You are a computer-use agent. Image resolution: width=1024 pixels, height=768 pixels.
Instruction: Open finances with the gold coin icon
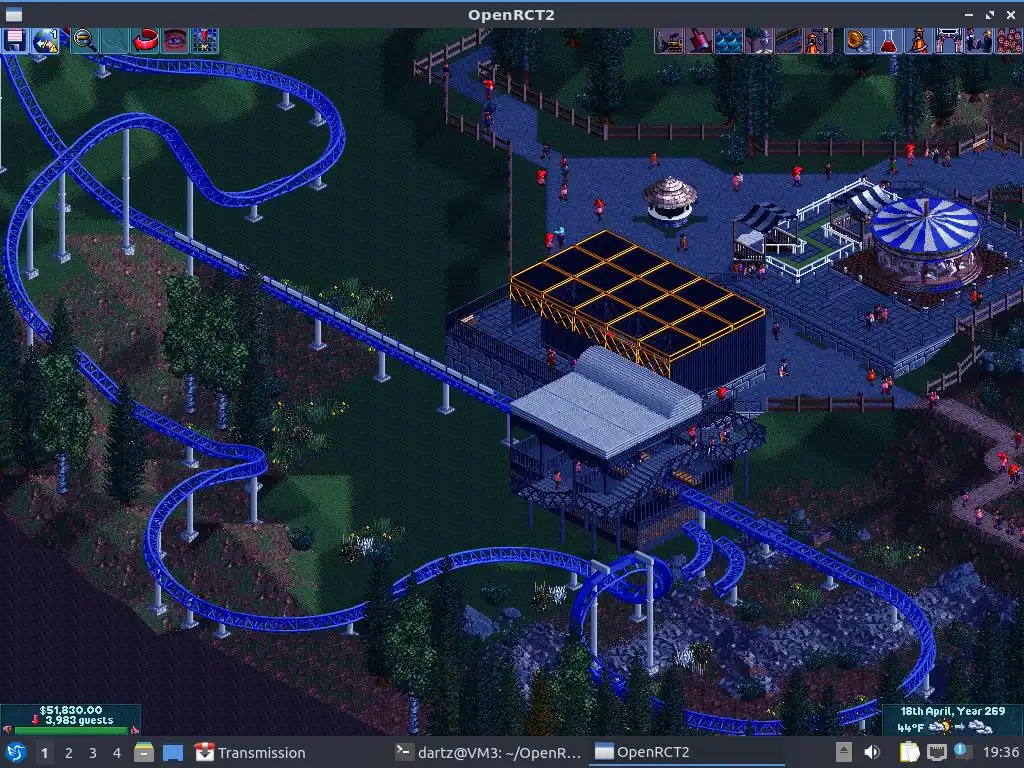point(857,40)
